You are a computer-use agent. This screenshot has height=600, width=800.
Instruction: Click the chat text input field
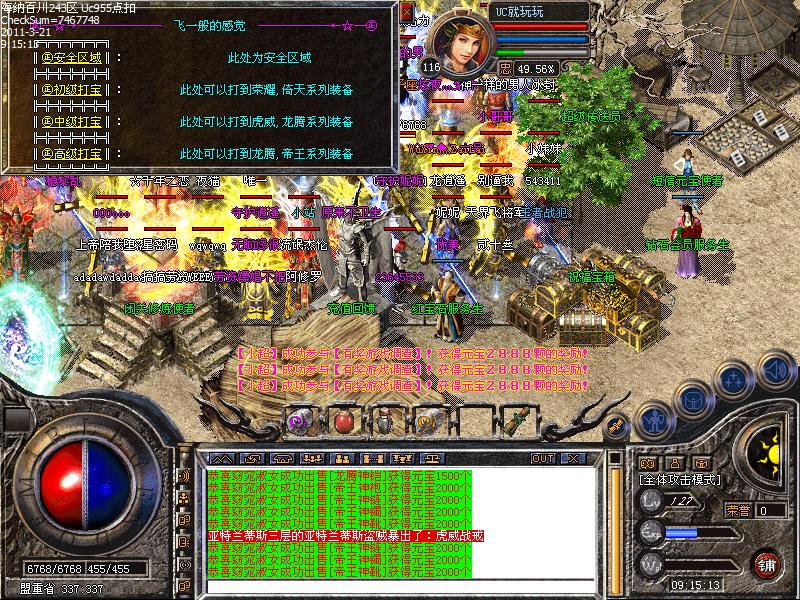[x=400, y=586]
